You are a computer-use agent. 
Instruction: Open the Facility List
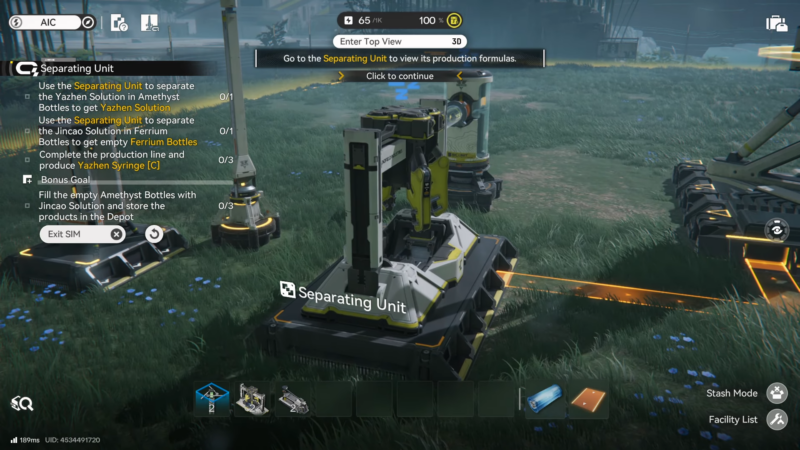(777, 420)
